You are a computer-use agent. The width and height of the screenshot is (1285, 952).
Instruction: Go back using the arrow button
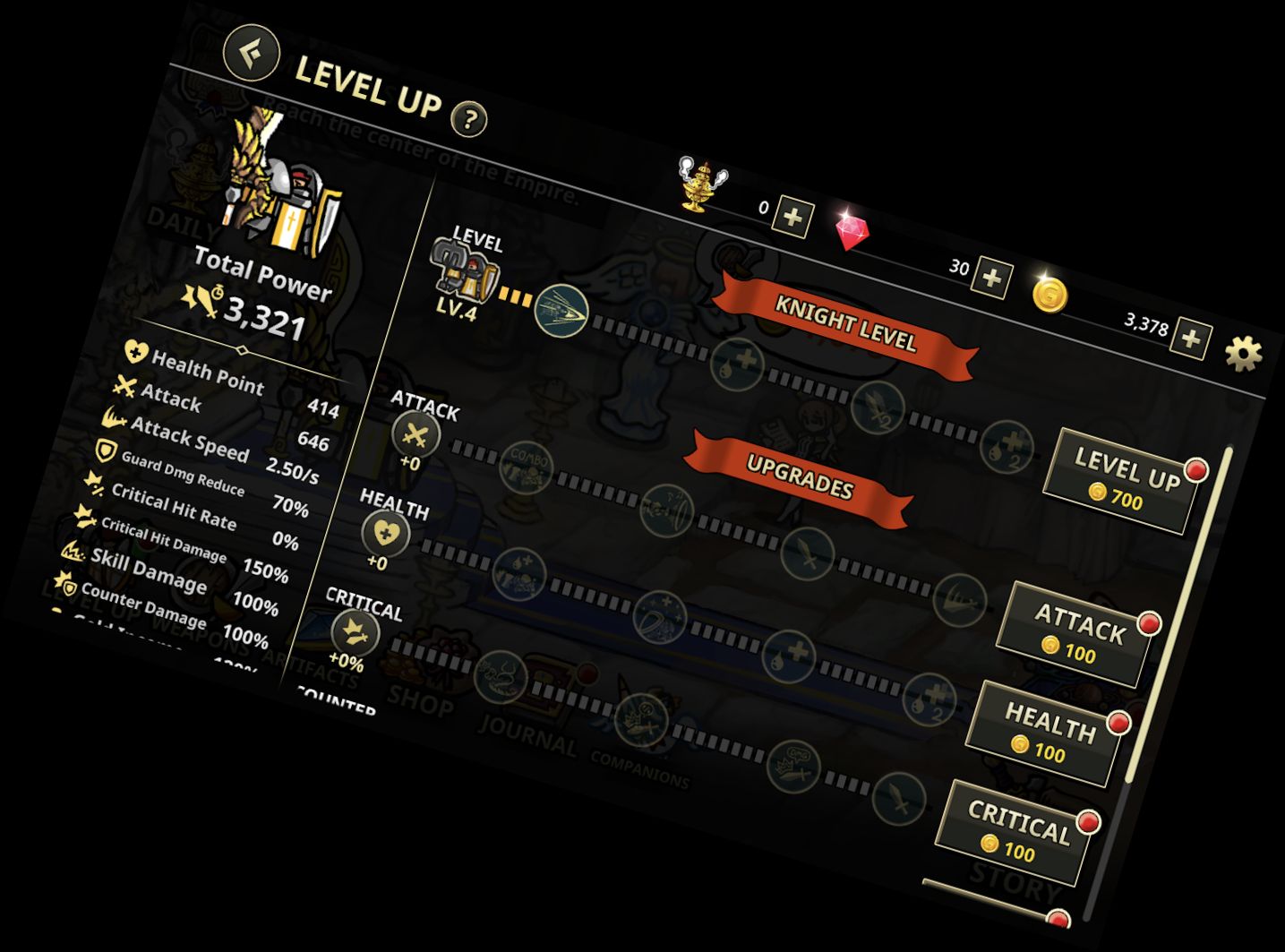pyautogui.click(x=252, y=51)
